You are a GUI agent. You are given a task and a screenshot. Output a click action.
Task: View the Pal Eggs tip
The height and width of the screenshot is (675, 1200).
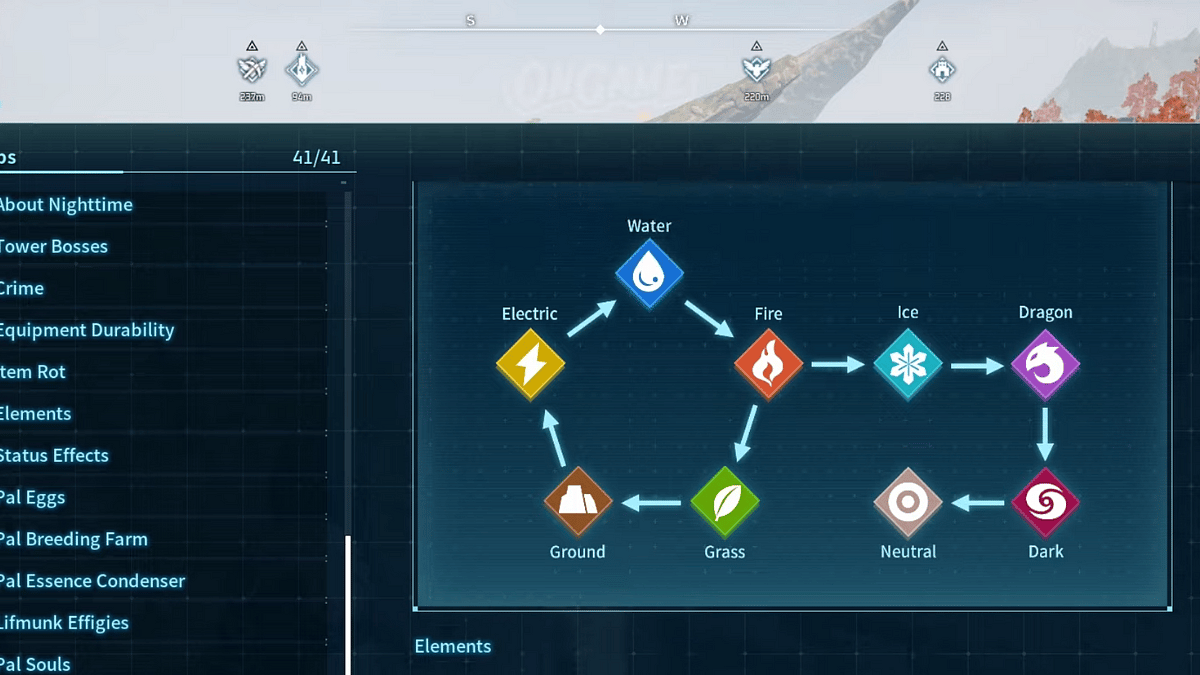[33, 498]
